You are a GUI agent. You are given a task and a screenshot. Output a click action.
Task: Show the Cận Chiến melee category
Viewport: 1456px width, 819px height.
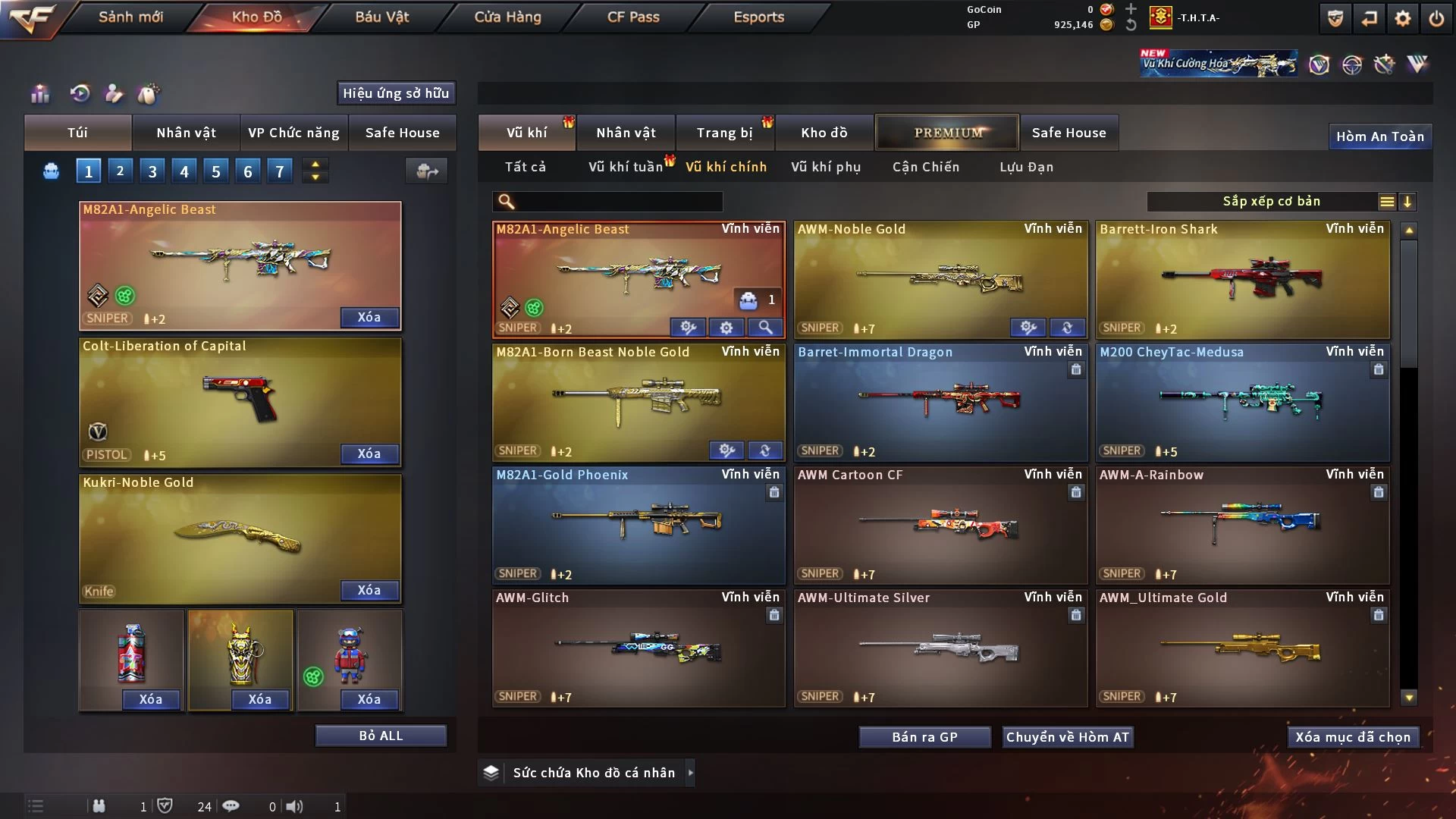coord(925,167)
